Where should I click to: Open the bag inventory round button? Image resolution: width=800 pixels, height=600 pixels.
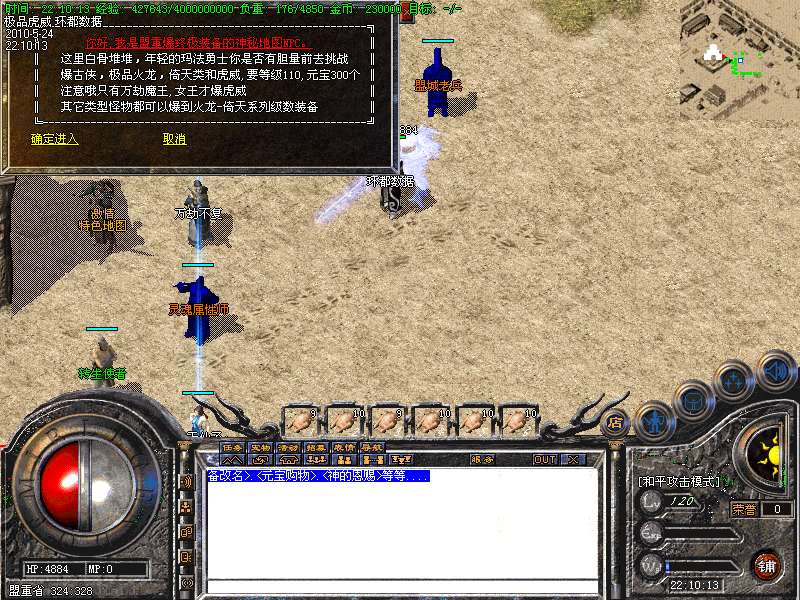(x=694, y=401)
